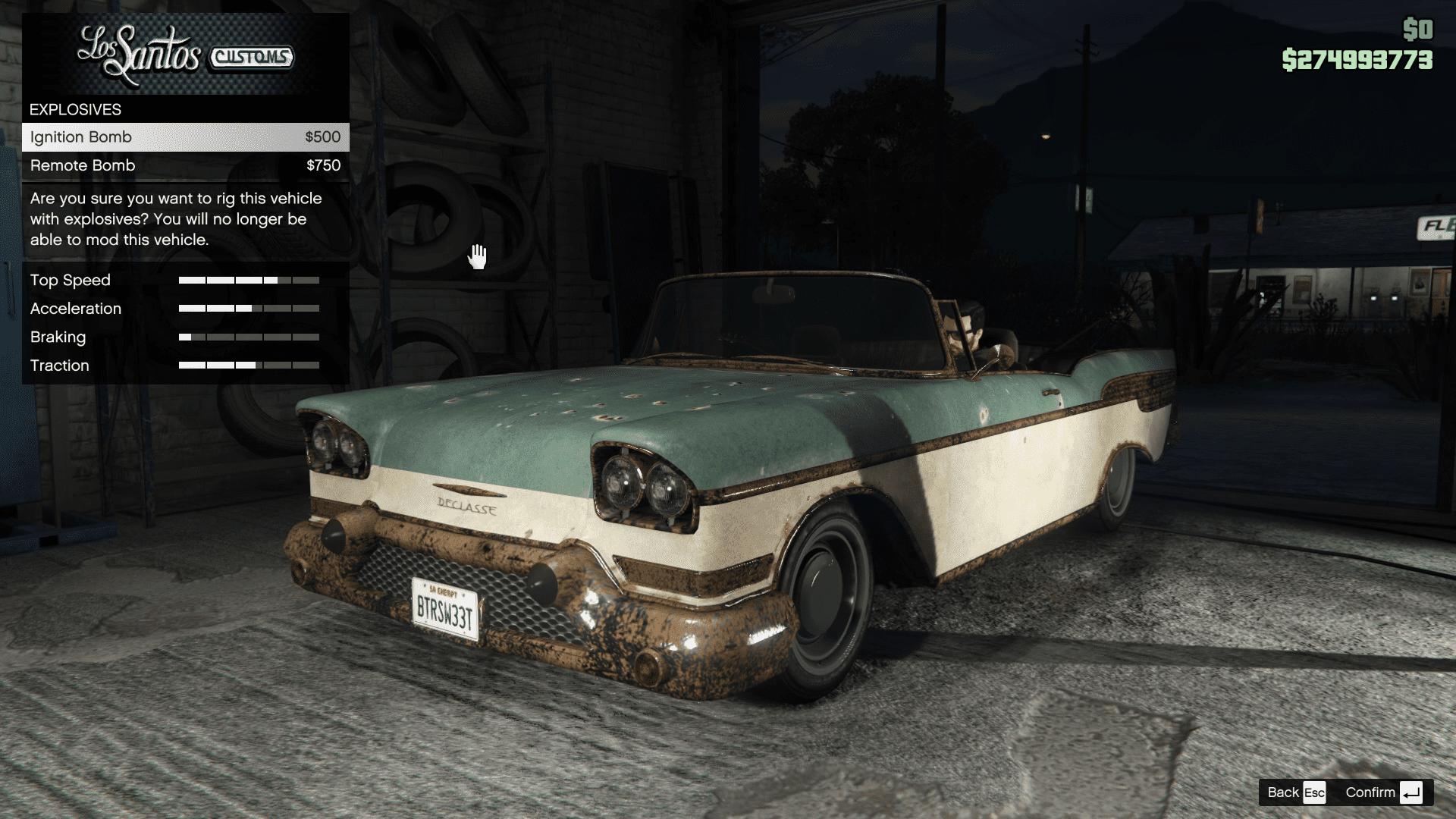Select the Ignition Bomb option
Screen dimensions: 1456x819
[x=185, y=137]
